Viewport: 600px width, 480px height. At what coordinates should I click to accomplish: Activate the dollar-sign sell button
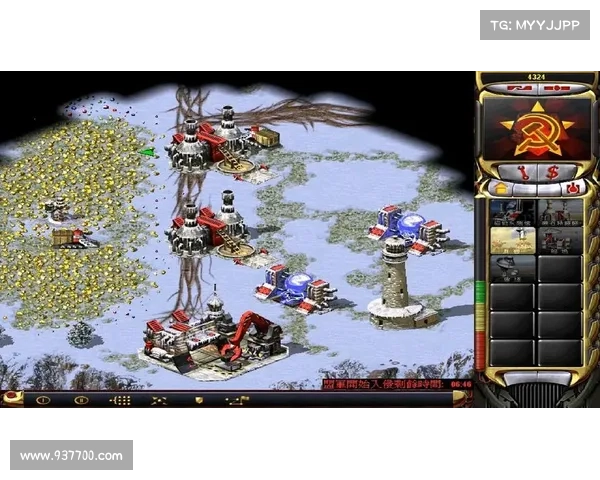(x=551, y=172)
